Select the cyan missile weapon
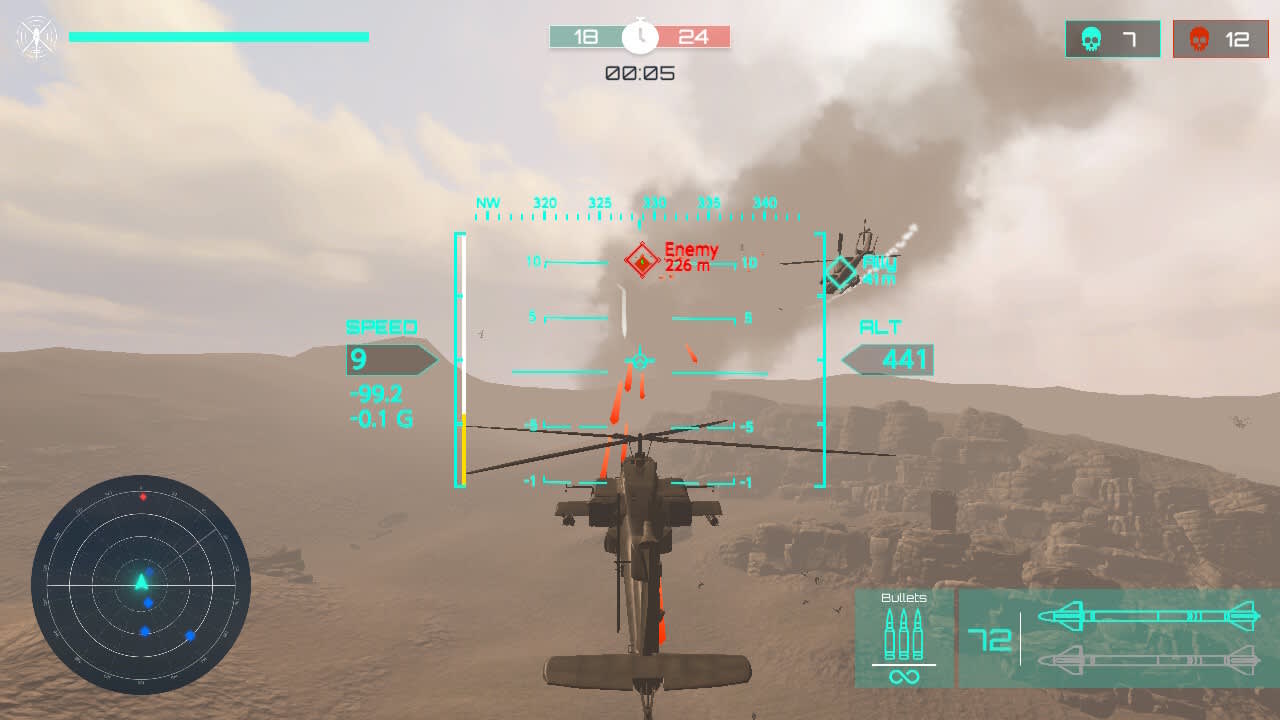This screenshot has height=720, width=1280. [1150, 616]
